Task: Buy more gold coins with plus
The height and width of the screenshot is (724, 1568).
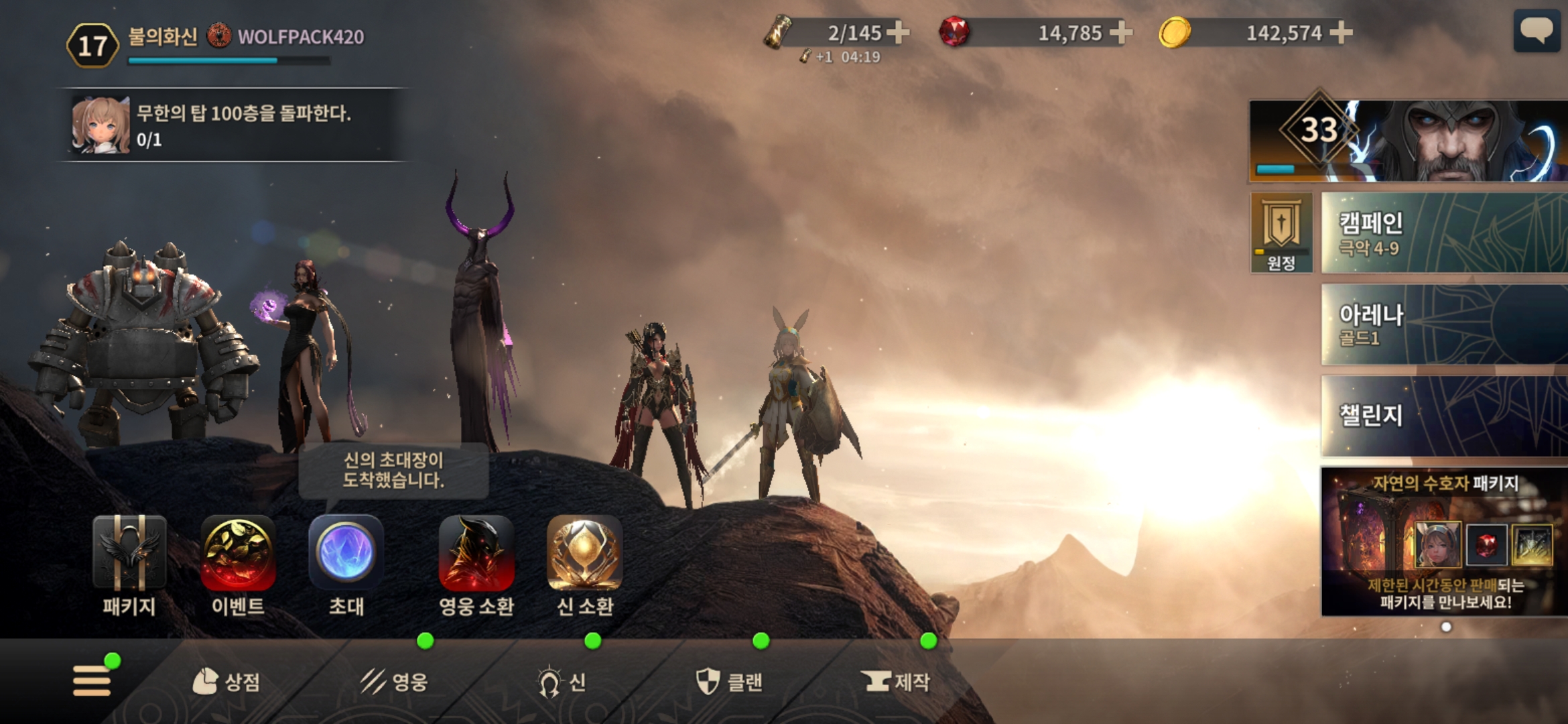Action: [1341, 32]
